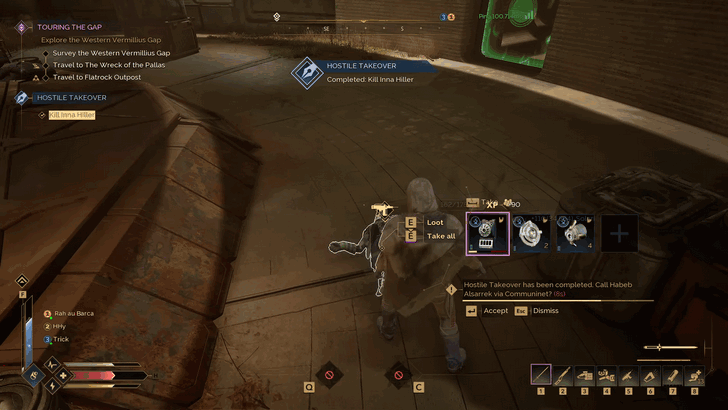Dismiss the Communinet call prompt
This screenshot has height=410, width=728.
coord(540,311)
